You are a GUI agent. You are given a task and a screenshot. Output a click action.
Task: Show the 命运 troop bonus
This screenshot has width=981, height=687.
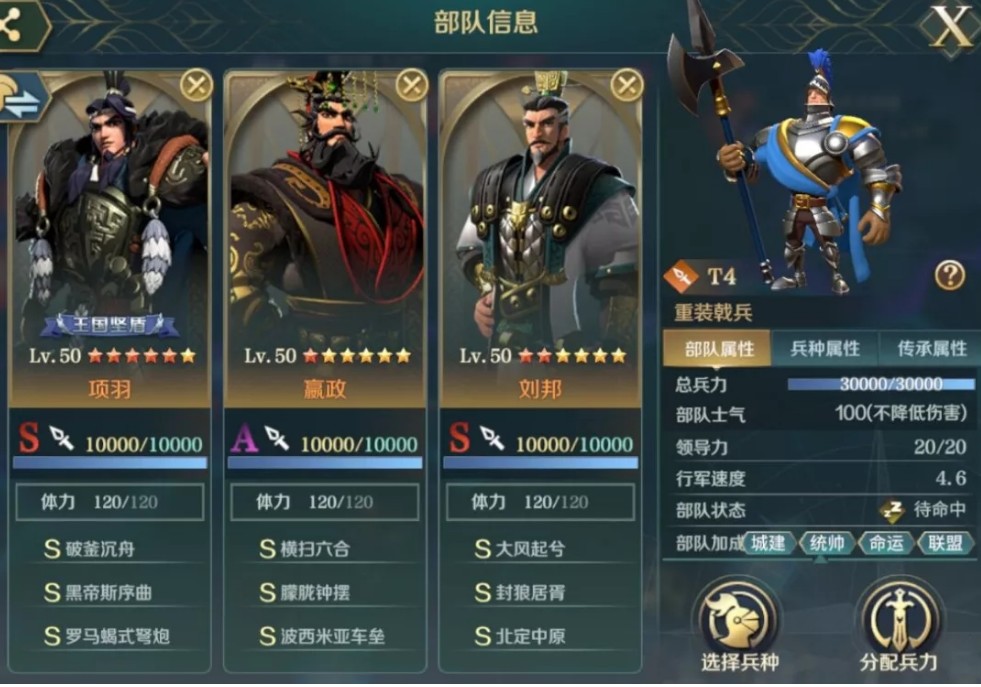coord(884,542)
